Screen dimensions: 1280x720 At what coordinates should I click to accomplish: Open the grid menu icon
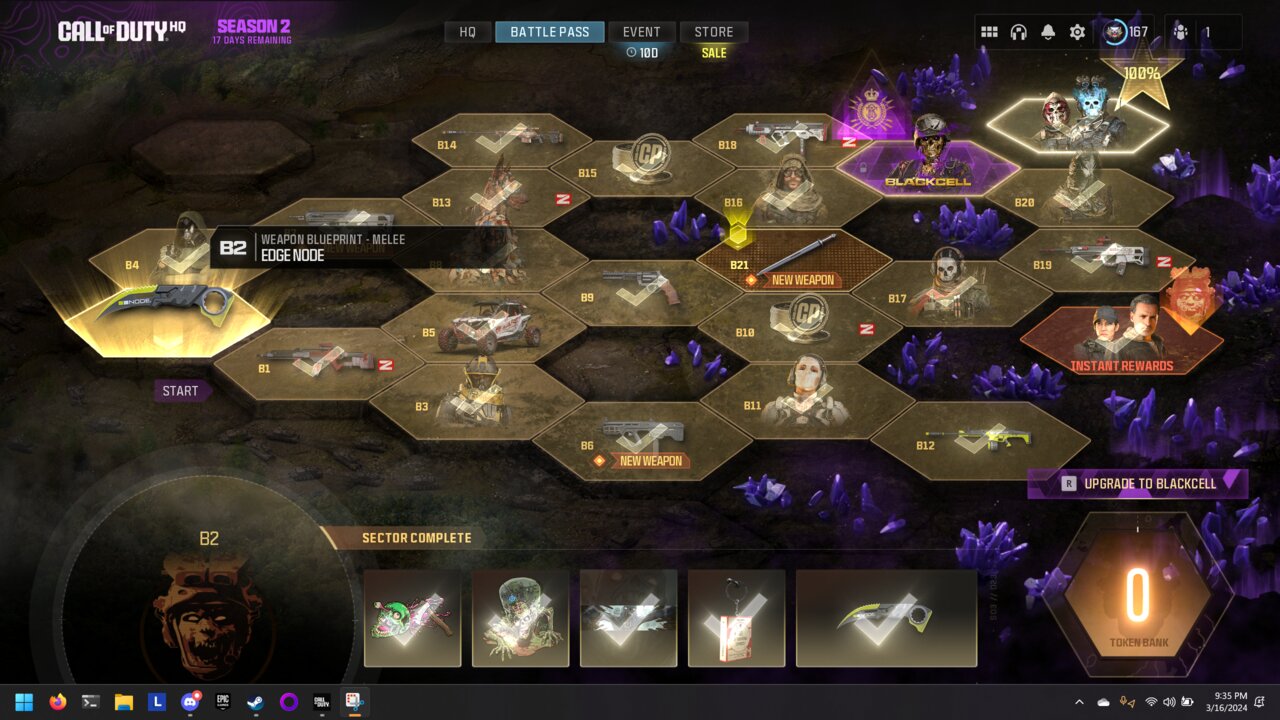(x=989, y=32)
